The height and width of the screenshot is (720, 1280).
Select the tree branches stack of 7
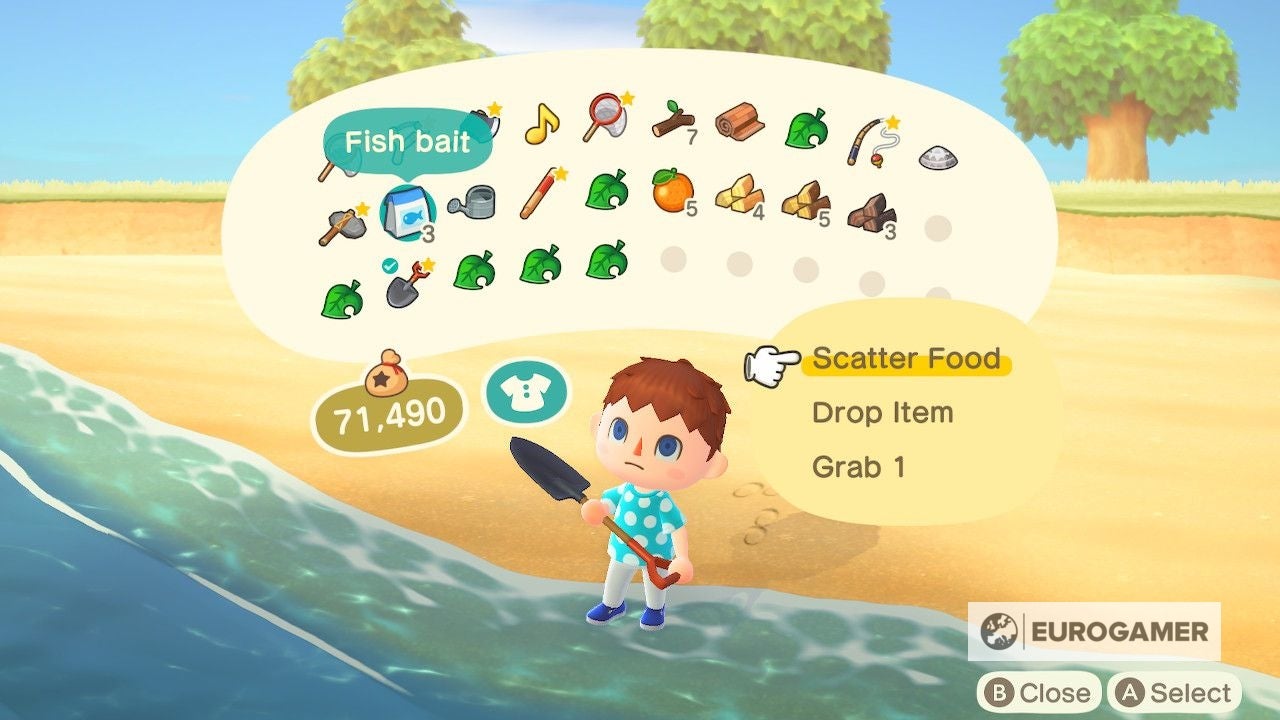point(673,124)
